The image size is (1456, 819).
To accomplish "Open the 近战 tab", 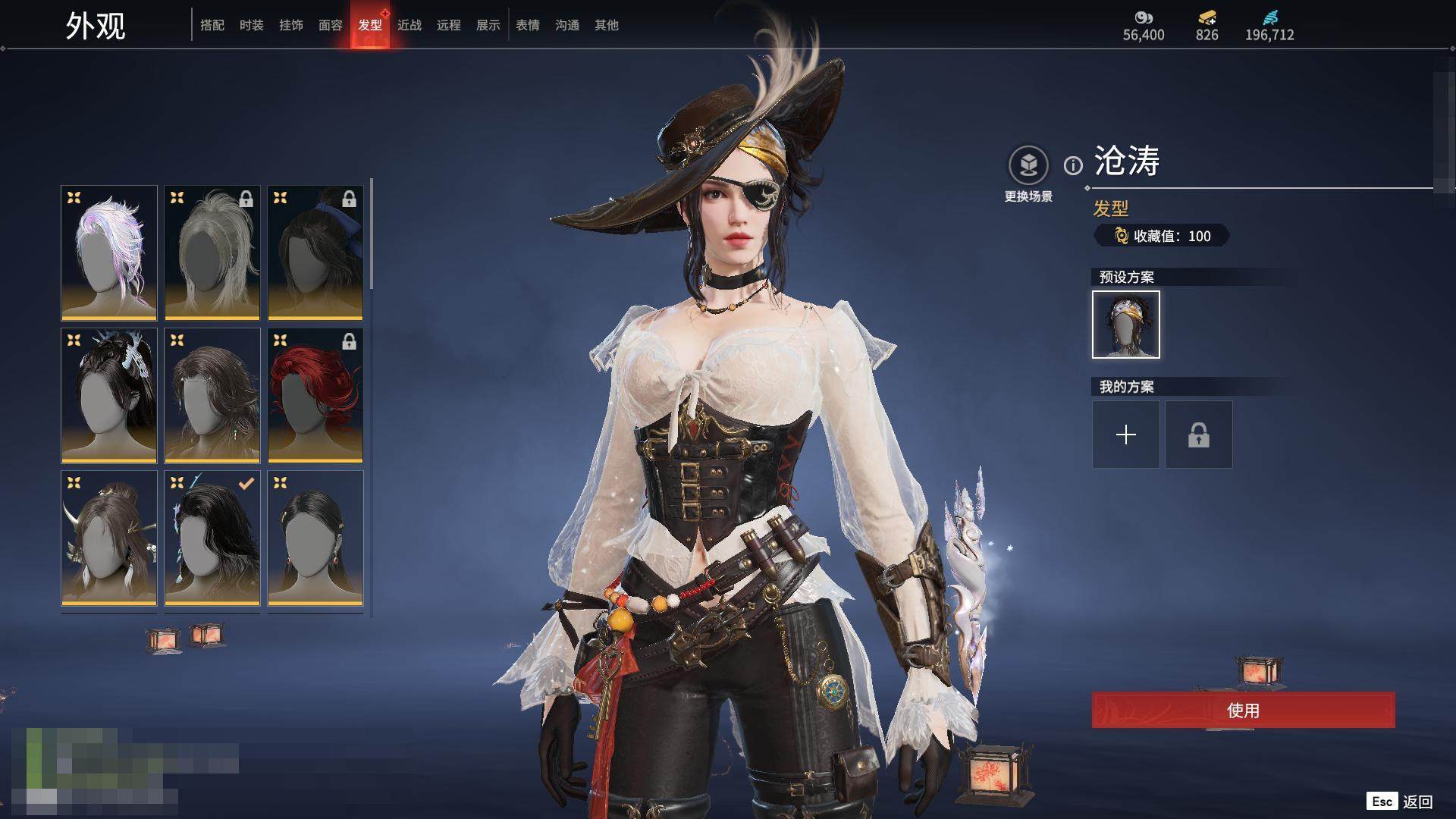I will coord(409,25).
